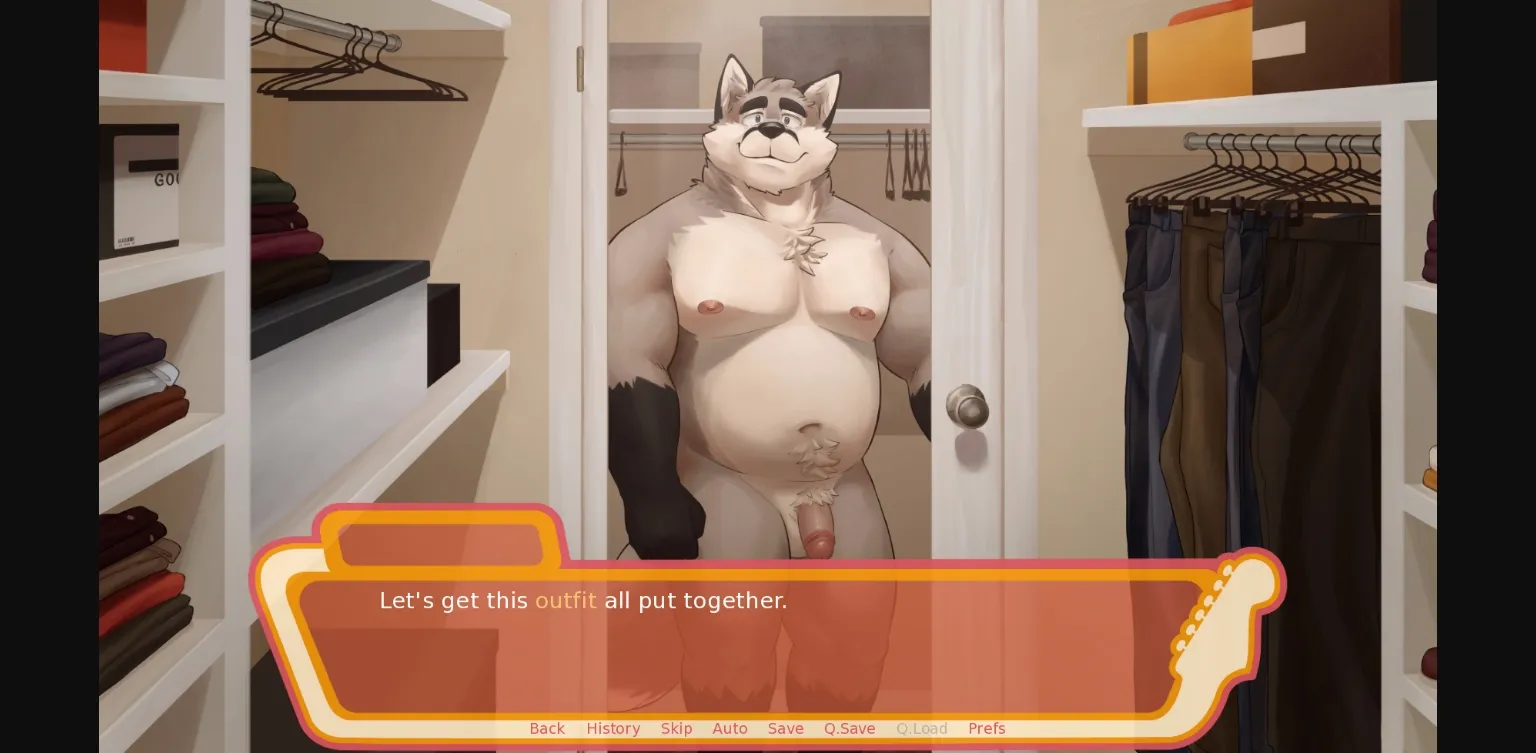The height and width of the screenshot is (753, 1536).
Task: Enable Skip mode
Action: tap(676, 729)
